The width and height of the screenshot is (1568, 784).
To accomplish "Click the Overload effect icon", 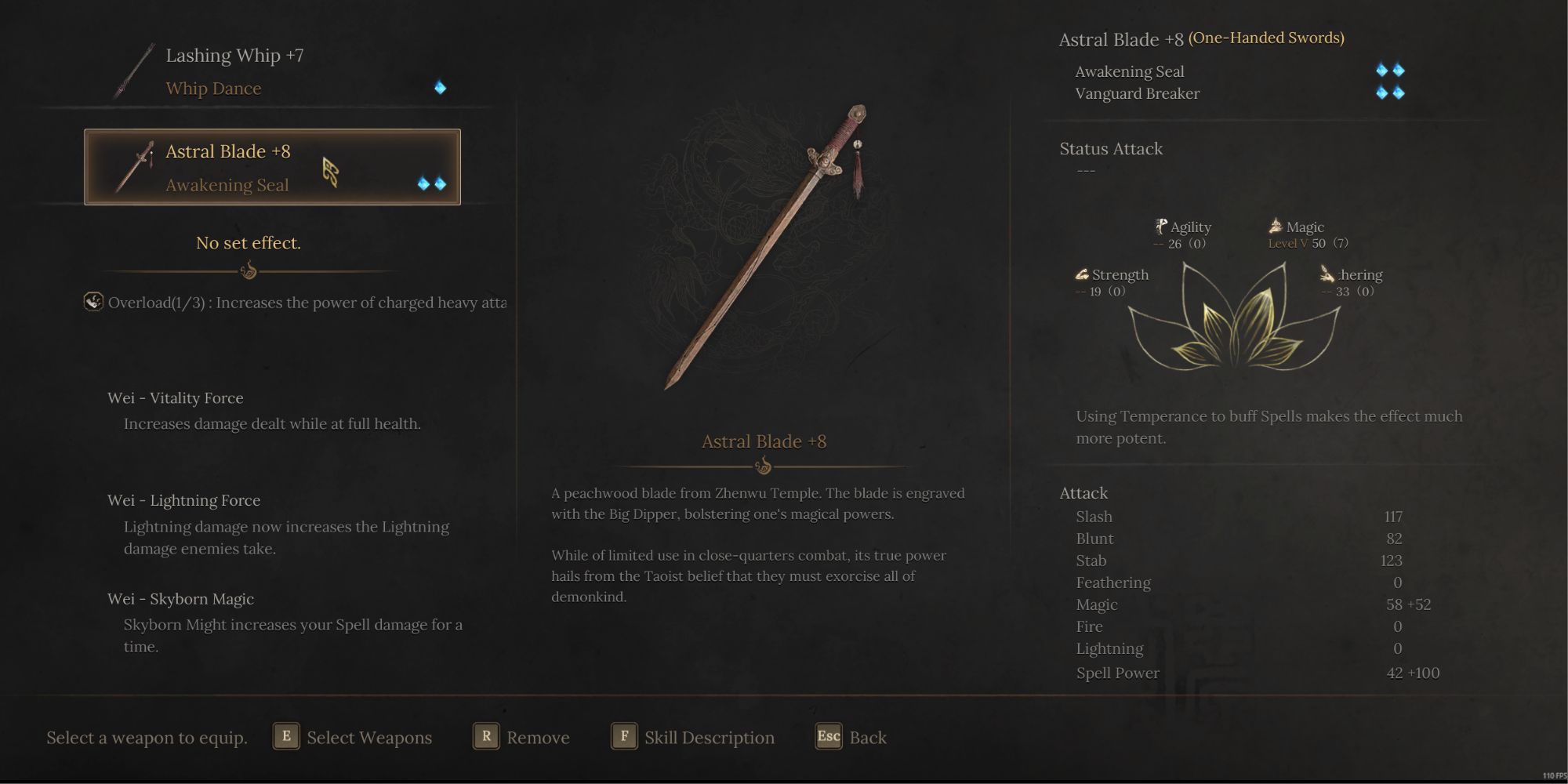I will coord(93,302).
